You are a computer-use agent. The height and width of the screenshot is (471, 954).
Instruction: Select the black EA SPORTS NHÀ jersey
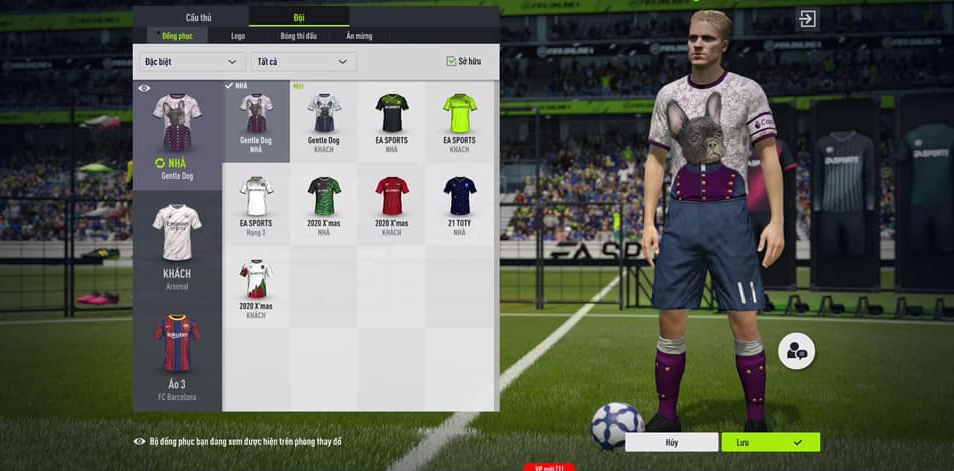(391, 122)
